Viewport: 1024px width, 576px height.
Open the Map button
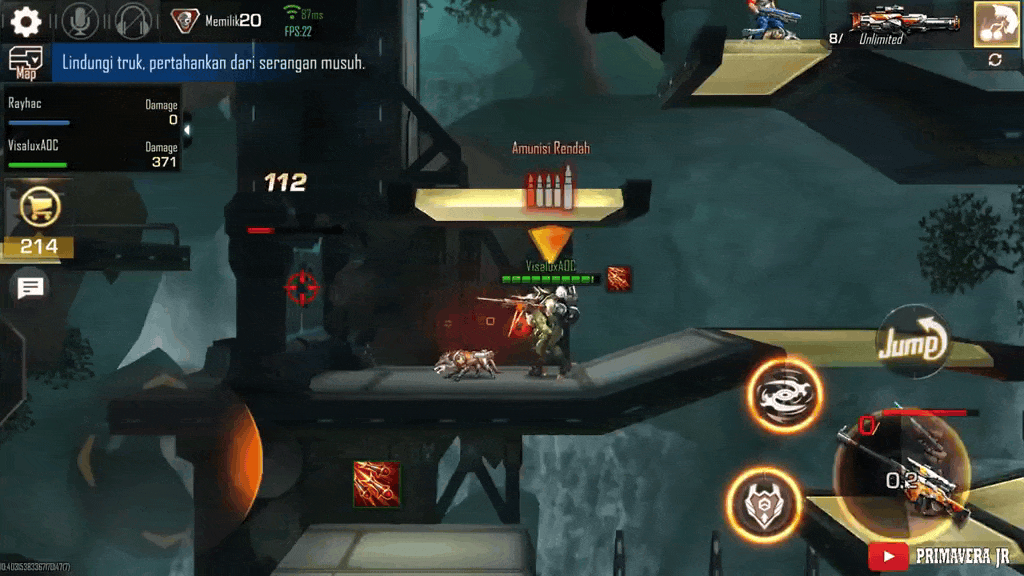pos(26,62)
